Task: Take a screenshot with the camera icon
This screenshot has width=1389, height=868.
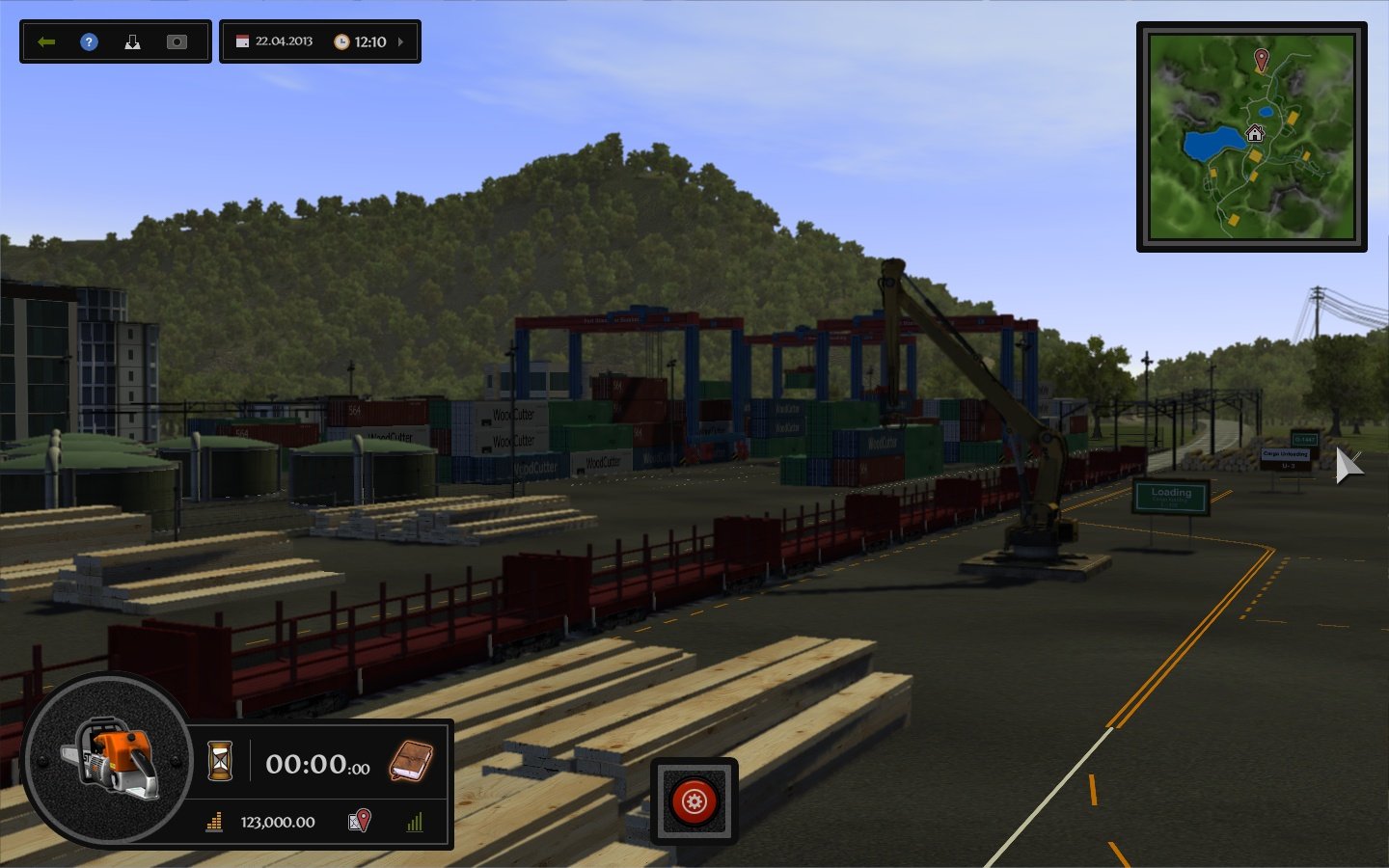Action: (x=177, y=41)
